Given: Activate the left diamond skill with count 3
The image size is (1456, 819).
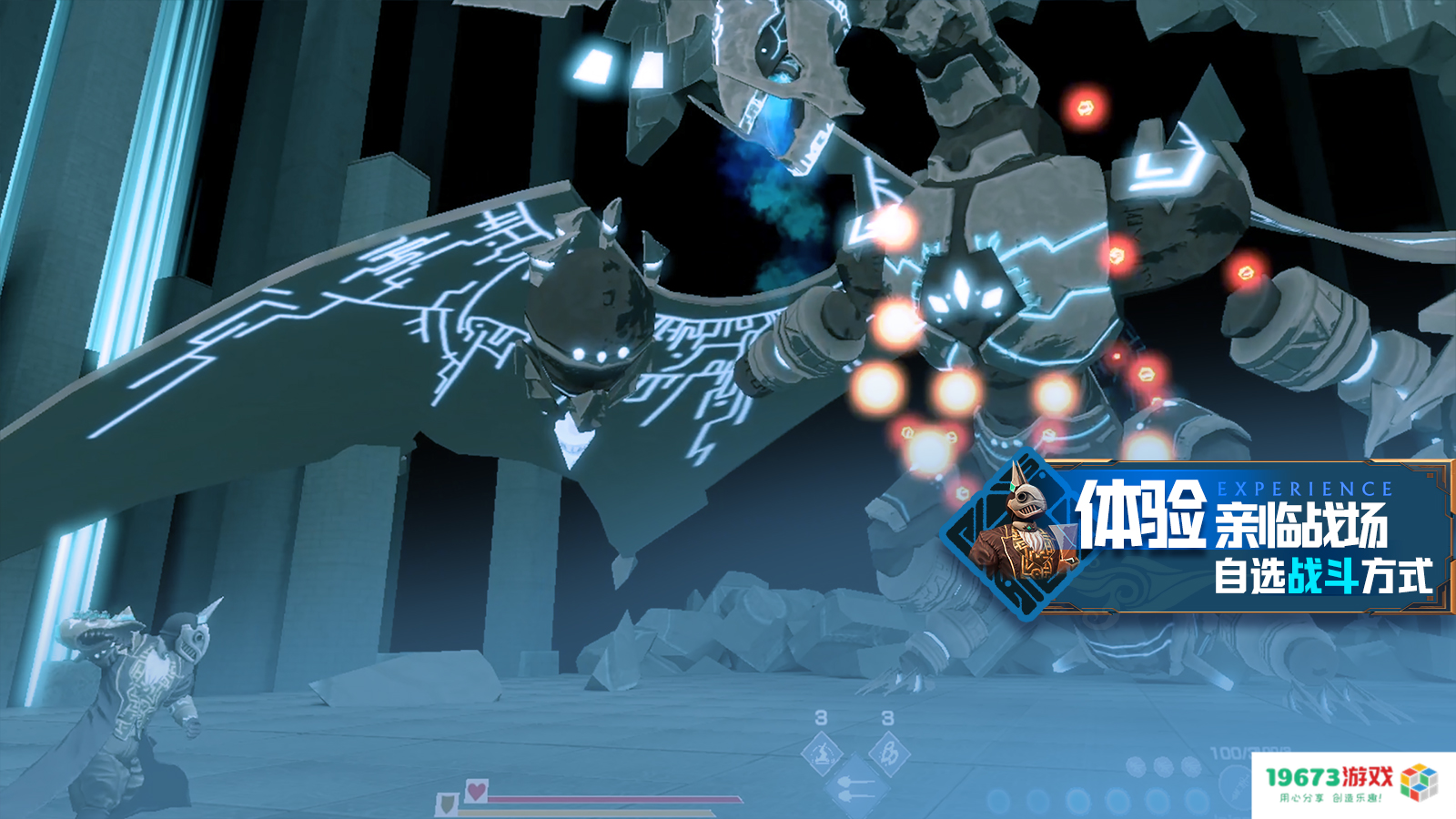Looking at the screenshot, I should (x=822, y=754).
